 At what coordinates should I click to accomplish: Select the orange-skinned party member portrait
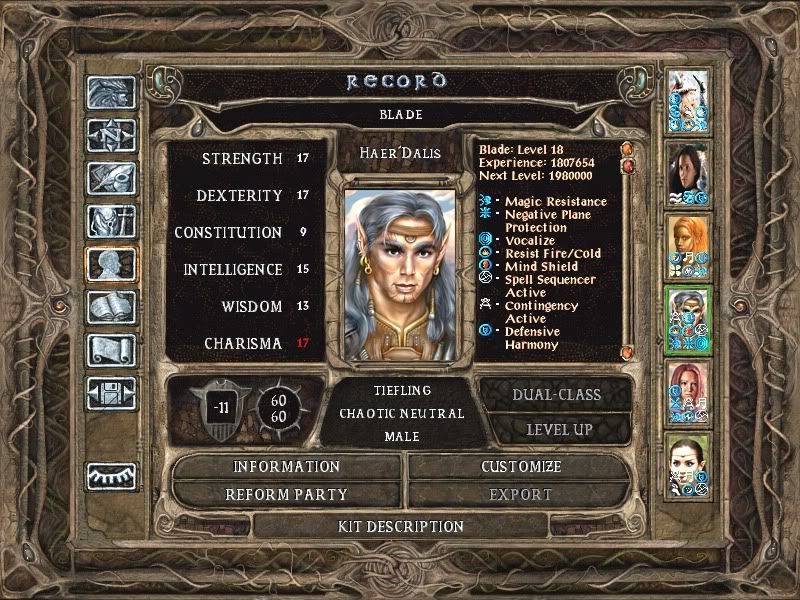click(688, 245)
